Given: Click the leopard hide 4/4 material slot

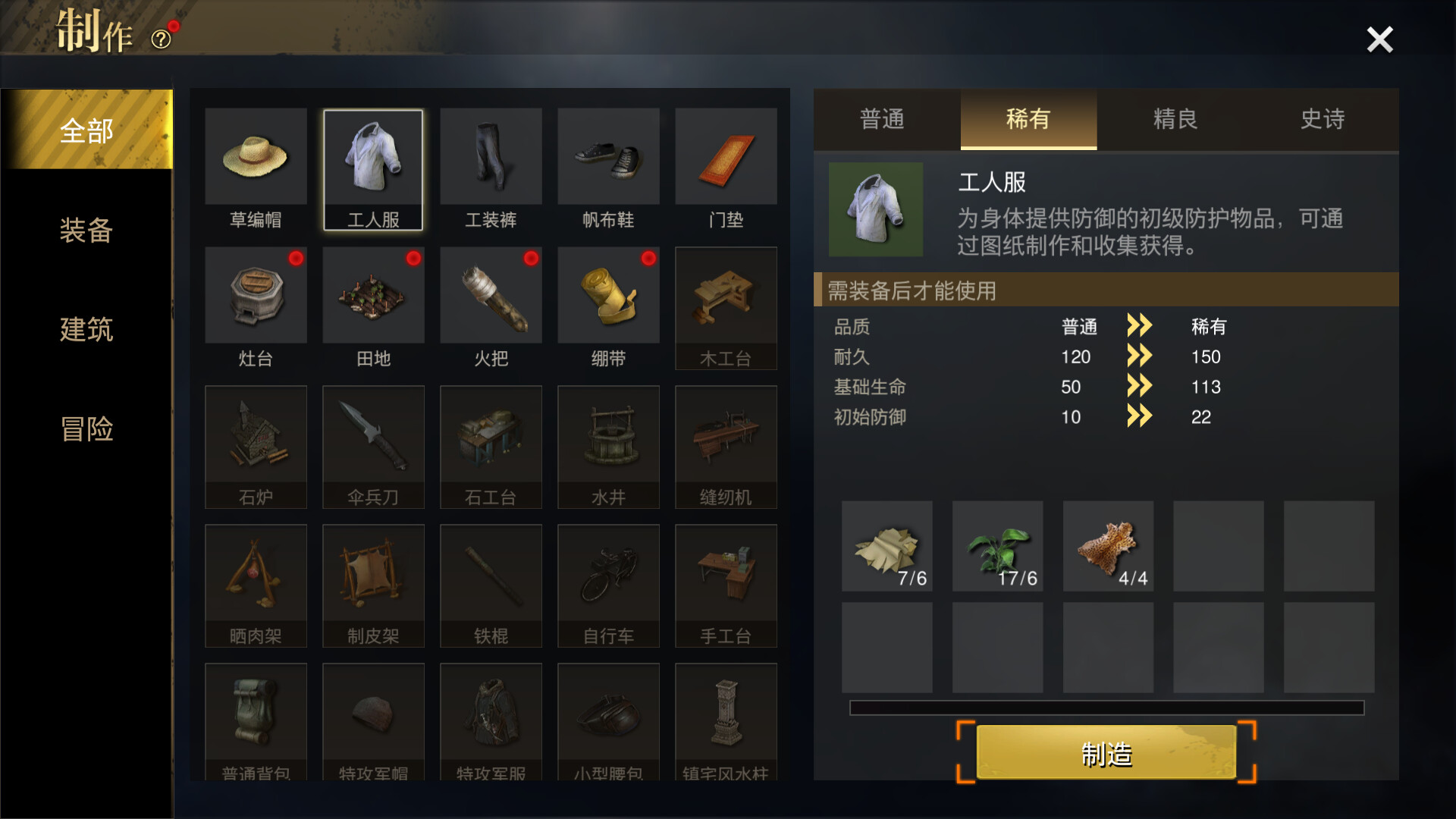Looking at the screenshot, I should (1108, 546).
